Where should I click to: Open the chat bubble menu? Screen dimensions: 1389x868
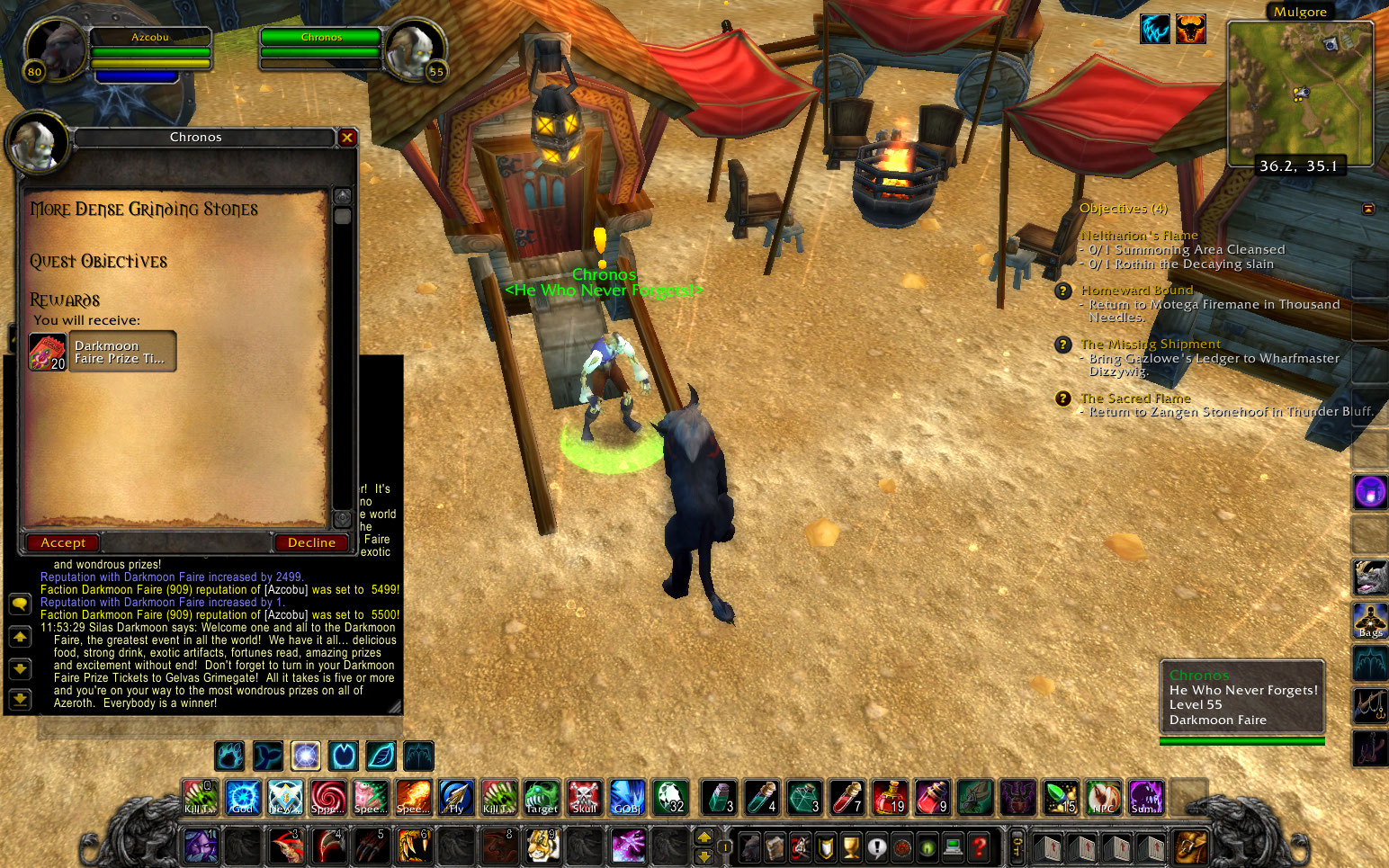pos(20,604)
